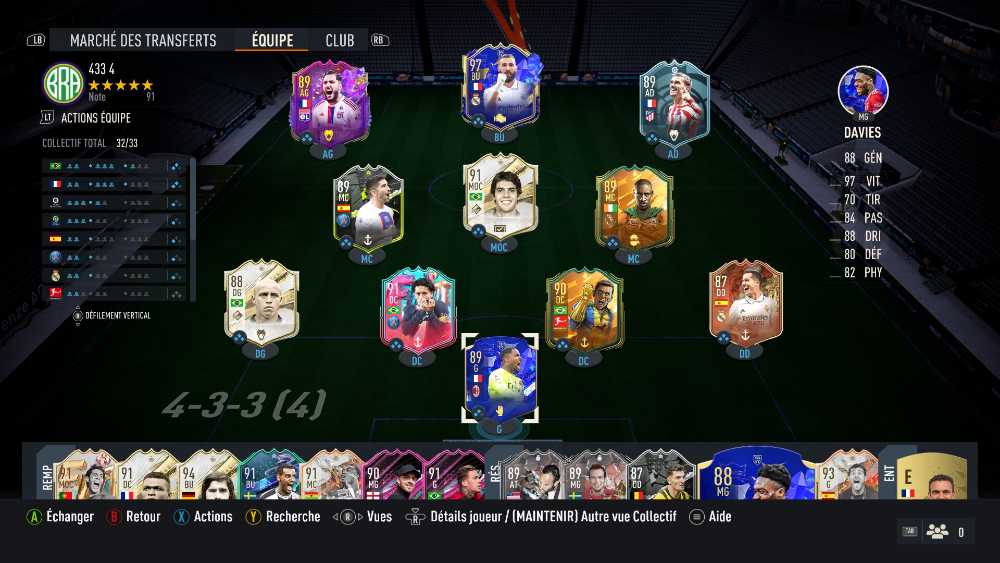This screenshot has width=1000, height=563.
Task: Click the 89-rated goalkeeper card (G)
Action: pos(501,379)
